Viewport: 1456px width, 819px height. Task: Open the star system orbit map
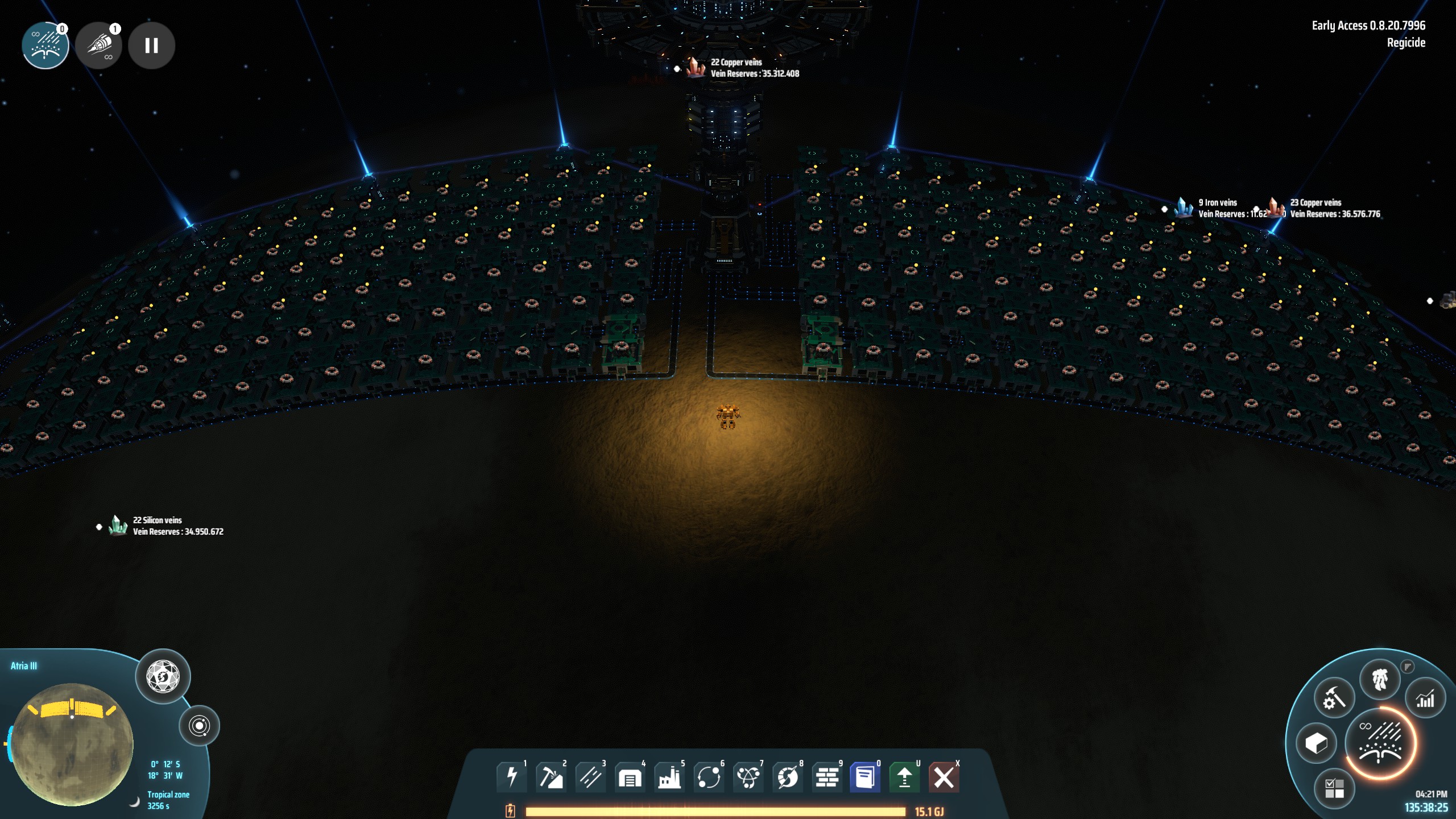point(199,726)
